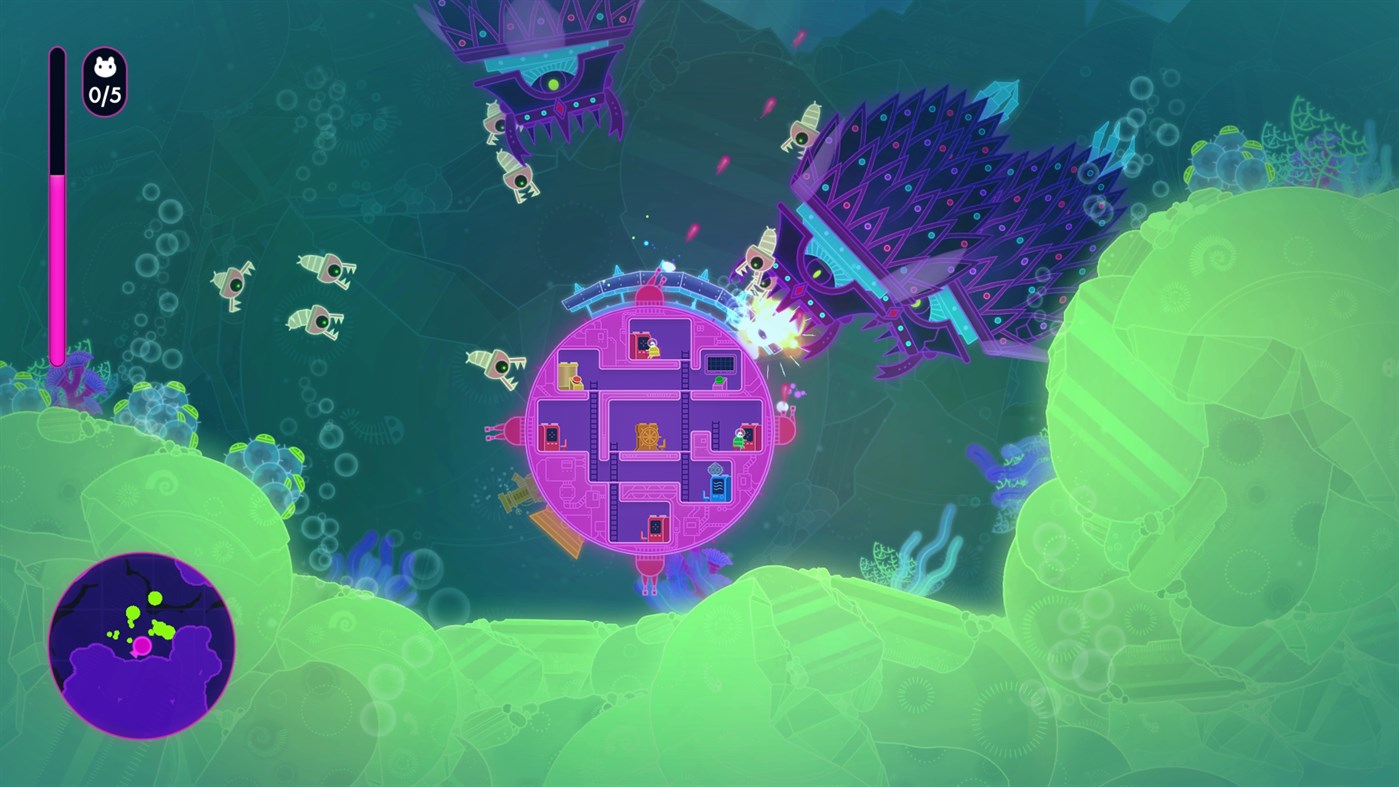Click the broken yellow cannon outside the hull
1399x787 pixels.
point(516,491)
